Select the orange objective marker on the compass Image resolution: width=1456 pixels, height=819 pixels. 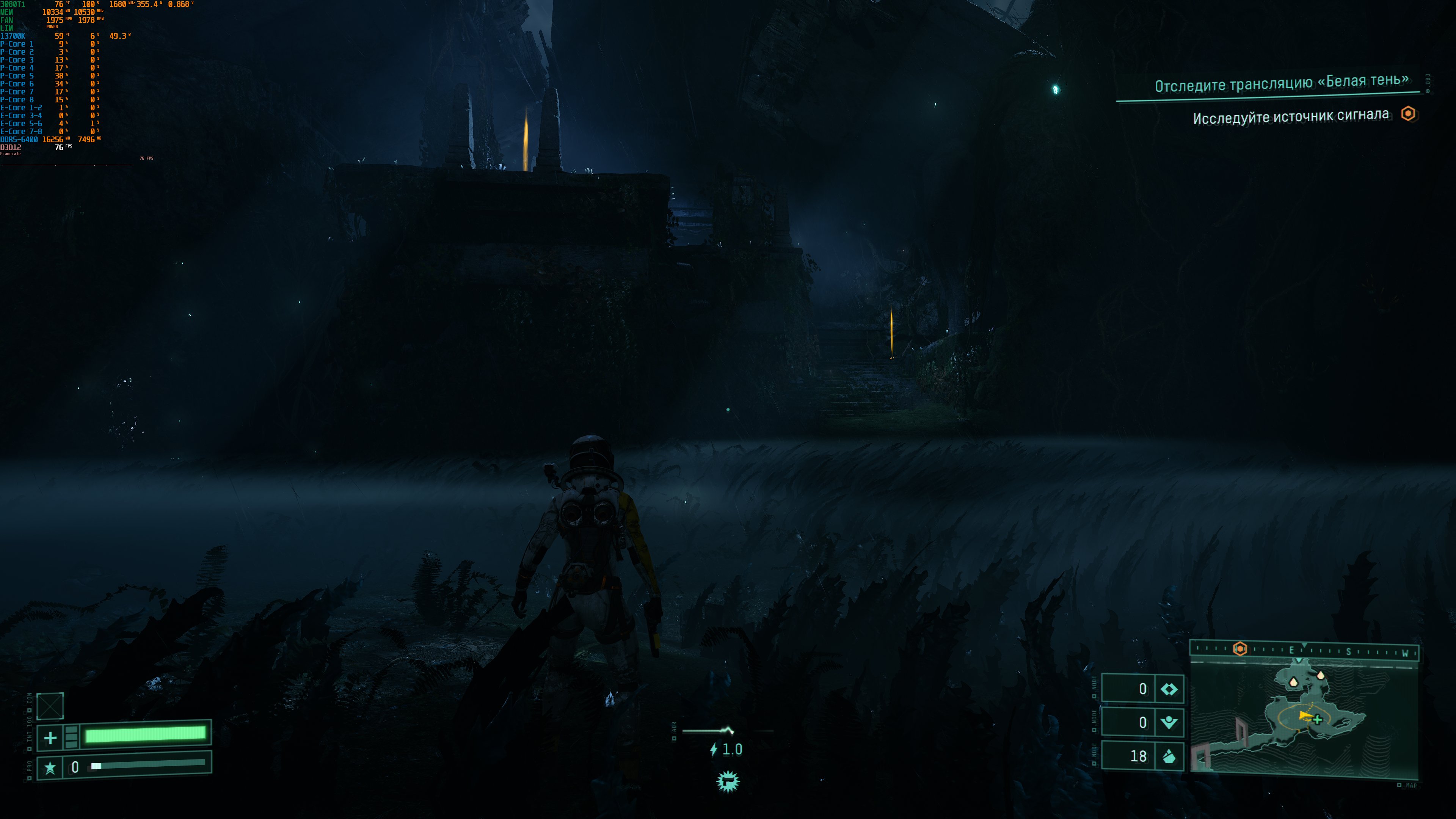(x=1239, y=649)
